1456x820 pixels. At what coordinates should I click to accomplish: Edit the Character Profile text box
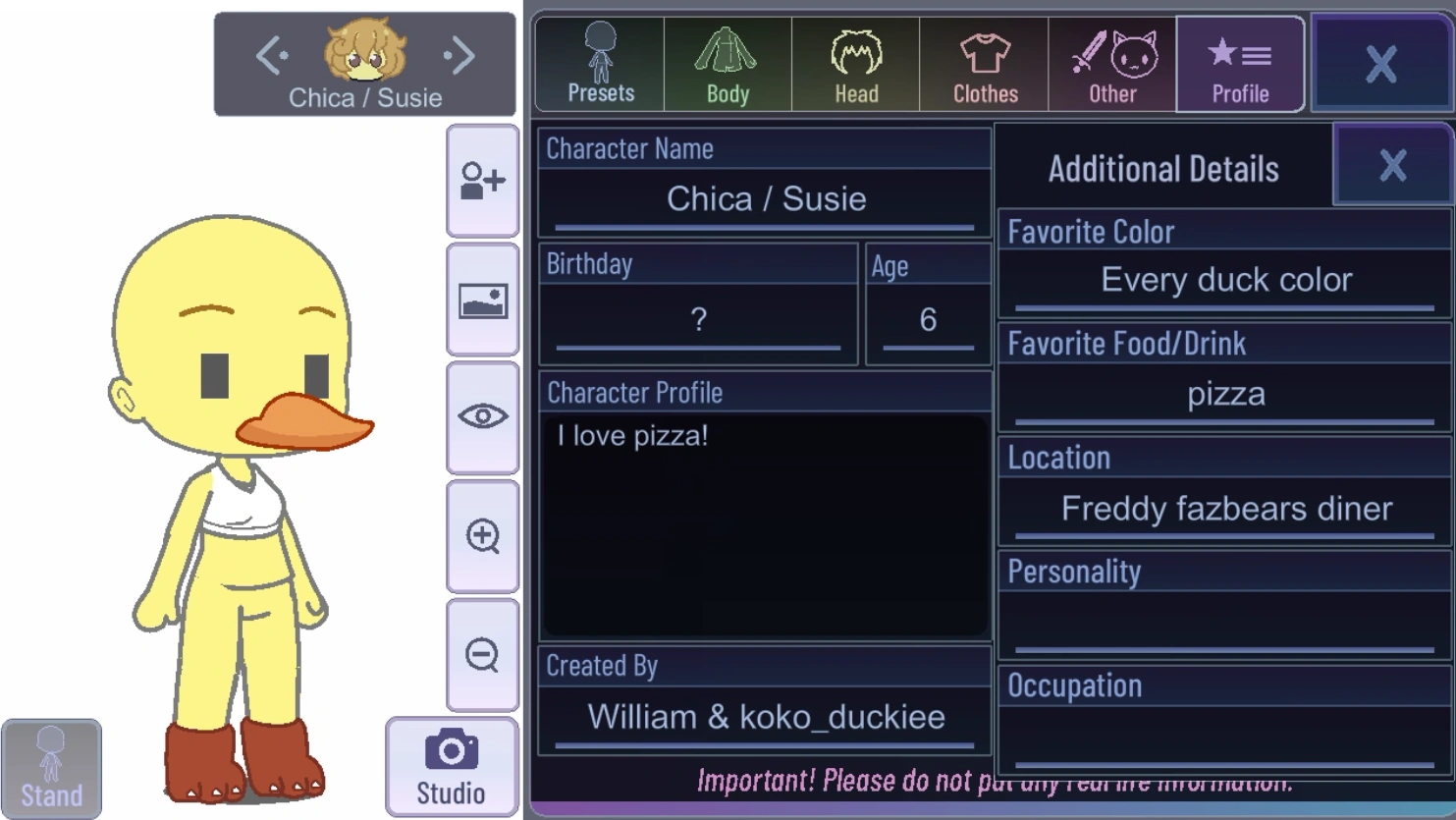pyautogui.click(x=764, y=520)
